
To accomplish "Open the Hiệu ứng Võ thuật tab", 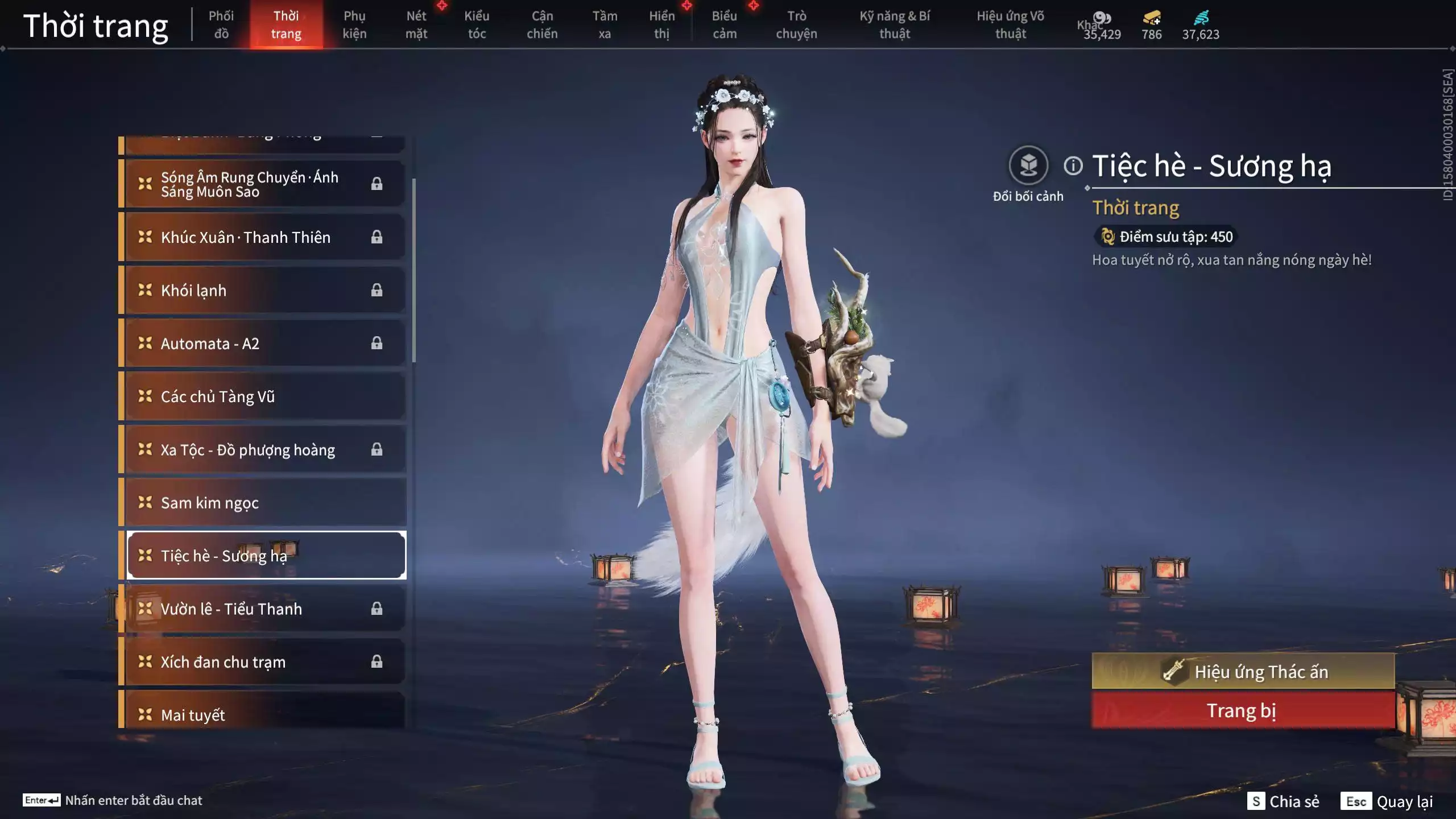I will click(1012, 24).
